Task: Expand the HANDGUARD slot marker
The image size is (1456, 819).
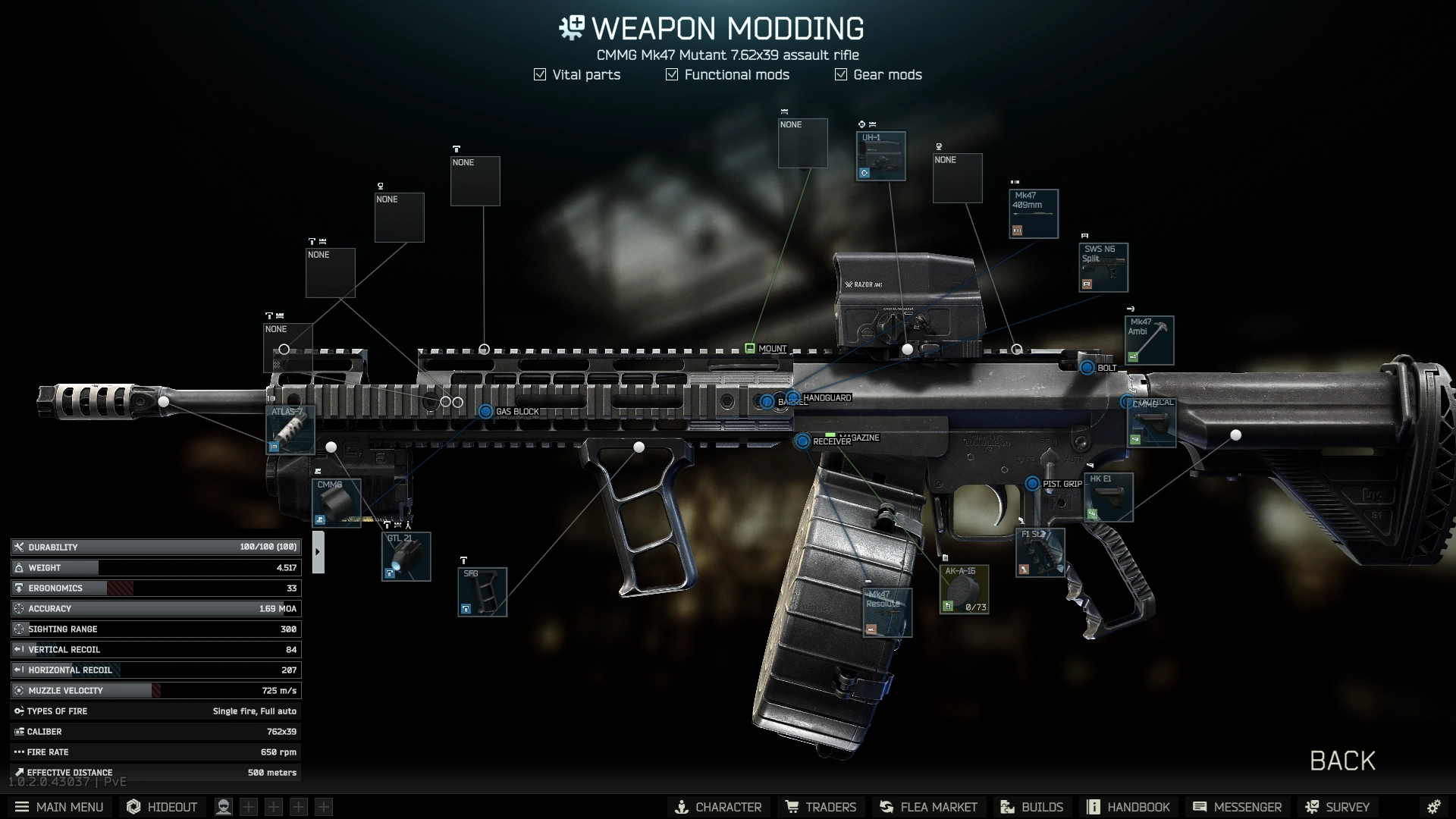Action: [792, 397]
